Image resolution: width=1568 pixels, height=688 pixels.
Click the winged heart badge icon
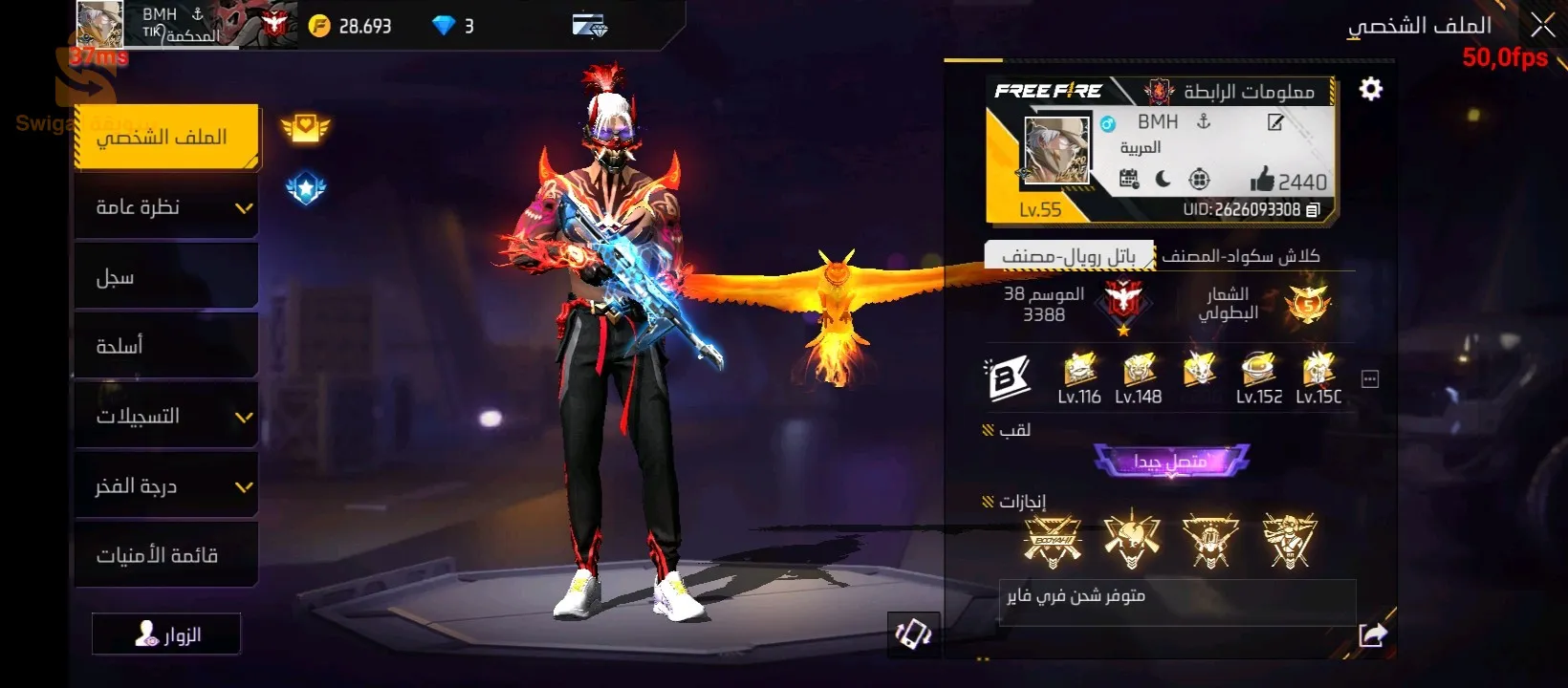point(305,128)
